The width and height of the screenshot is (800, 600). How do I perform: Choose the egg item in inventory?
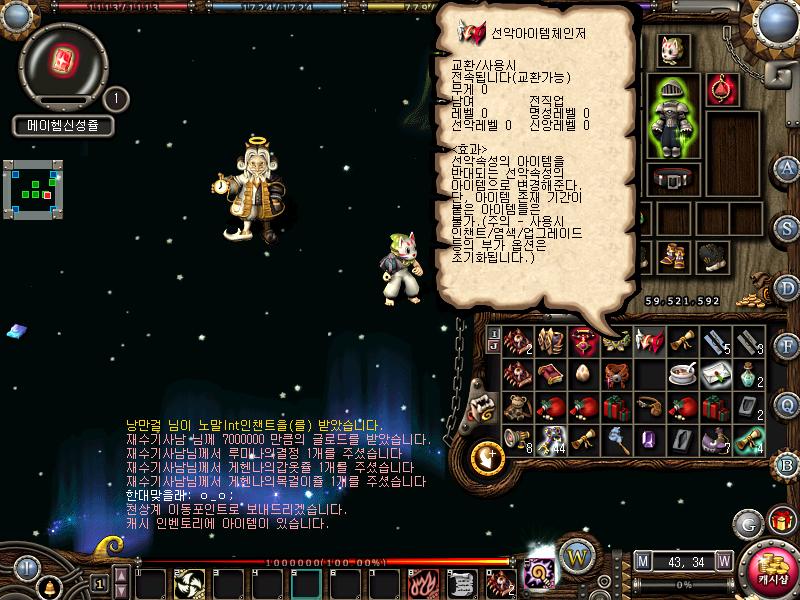click(583, 374)
